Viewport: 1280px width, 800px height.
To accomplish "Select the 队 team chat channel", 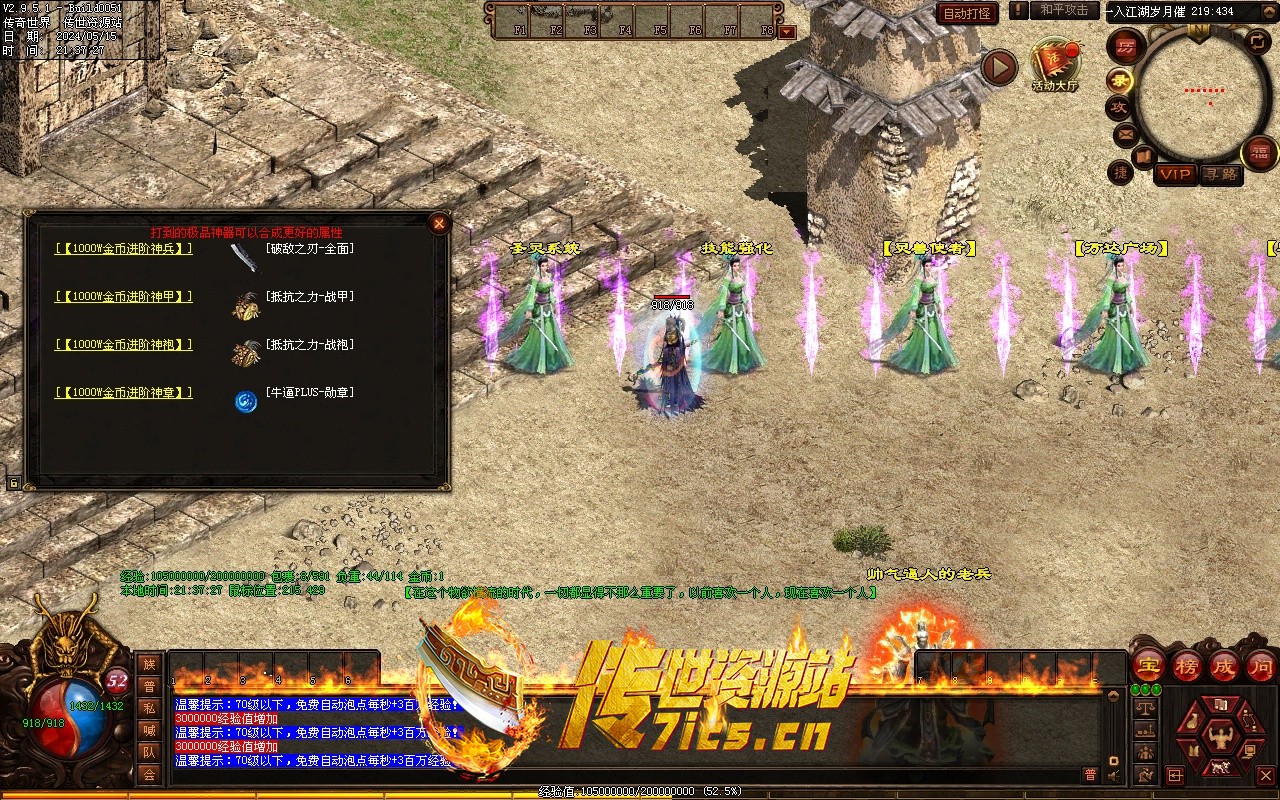I will click(149, 752).
